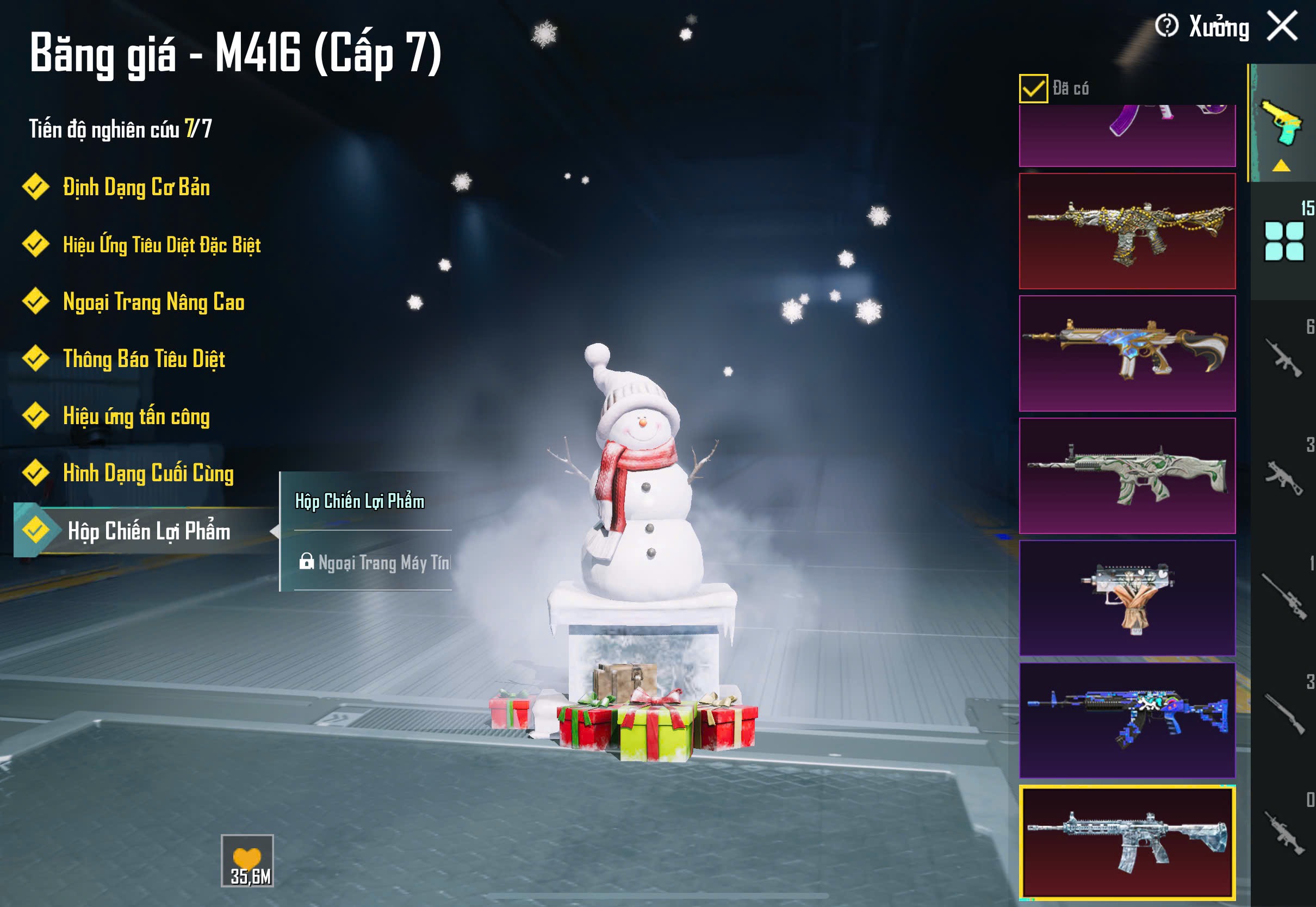Screen dimensions: 1316x907
Task: Select the icy M416 skin thumbnail
Action: click(x=1127, y=843)
